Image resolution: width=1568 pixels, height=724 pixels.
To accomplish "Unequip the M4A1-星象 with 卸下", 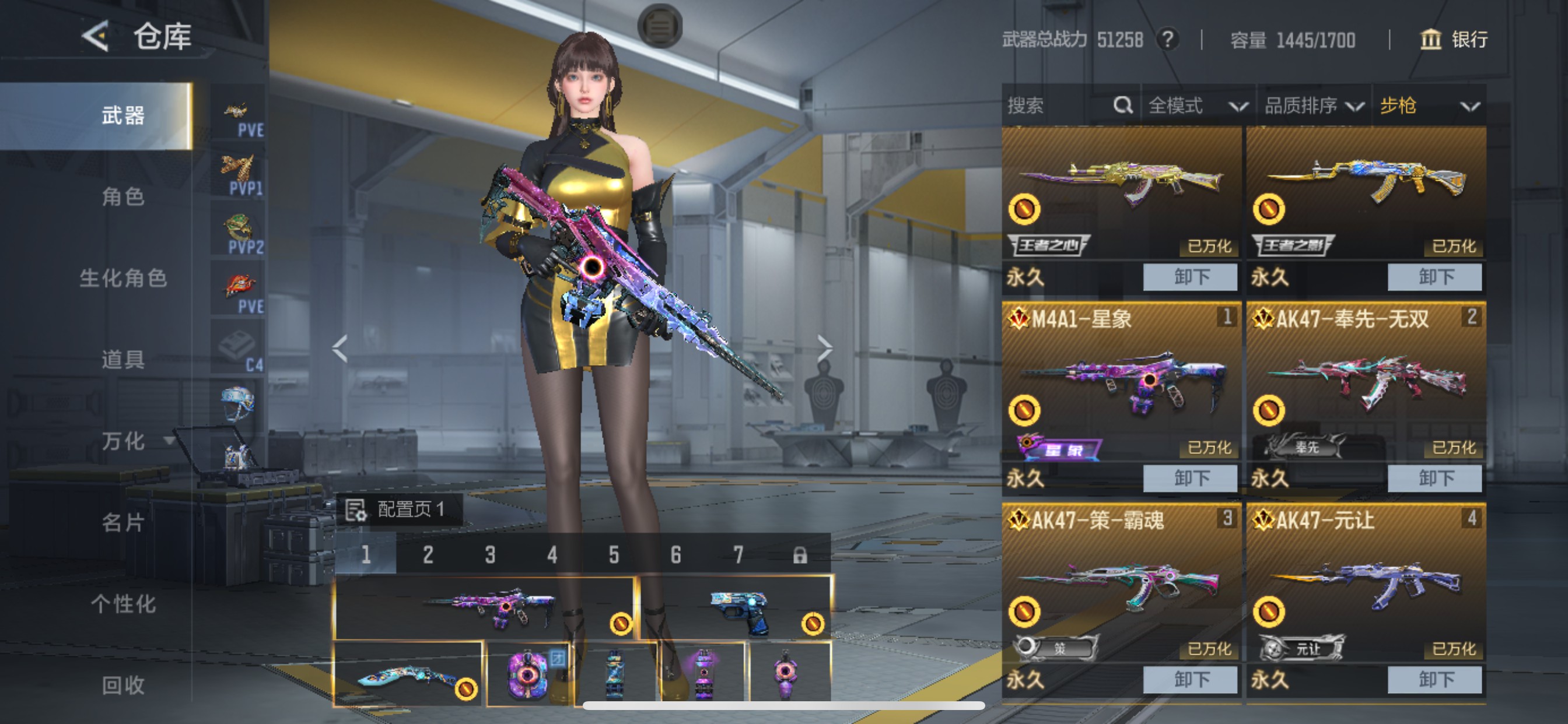I will [1190, 478].
